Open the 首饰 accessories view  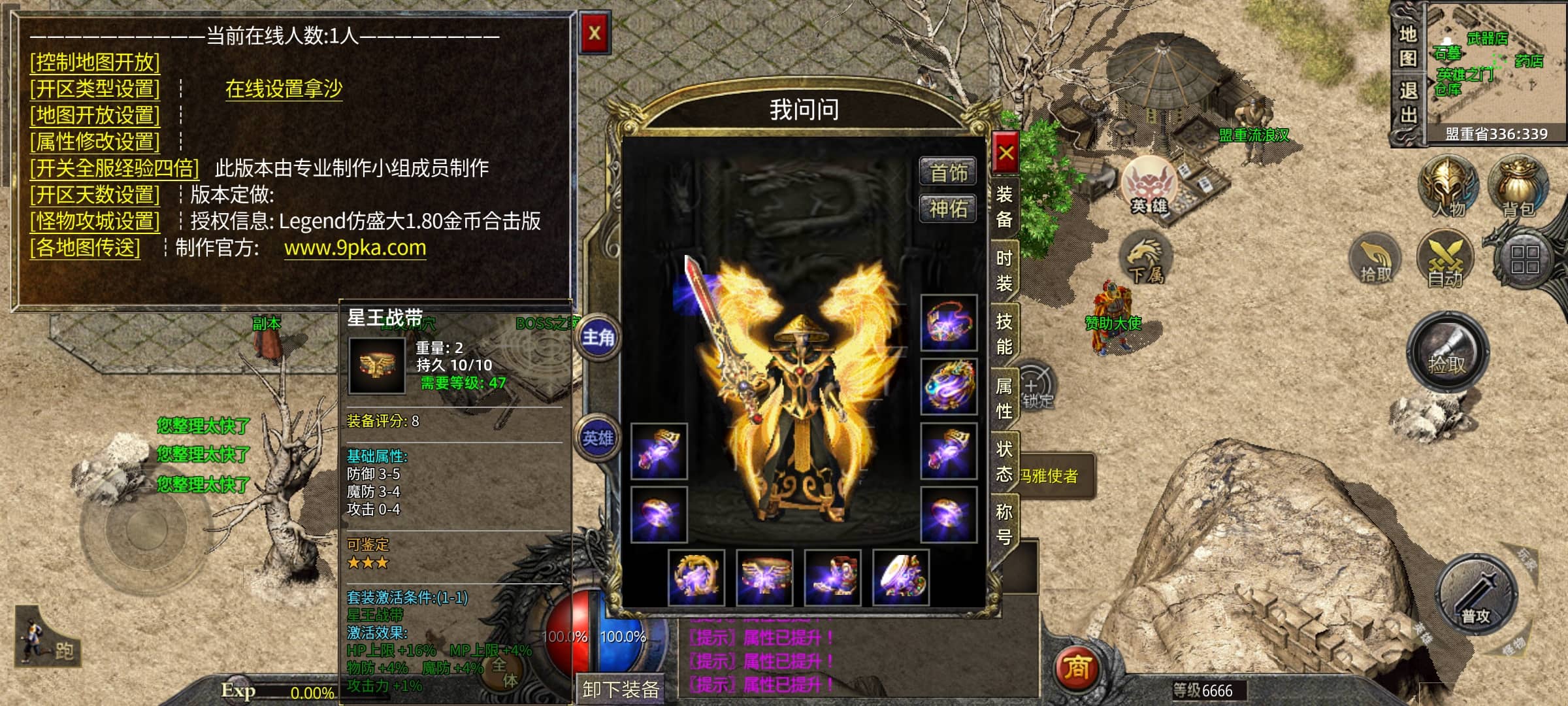pyautogui.click(x=948, y=173)
